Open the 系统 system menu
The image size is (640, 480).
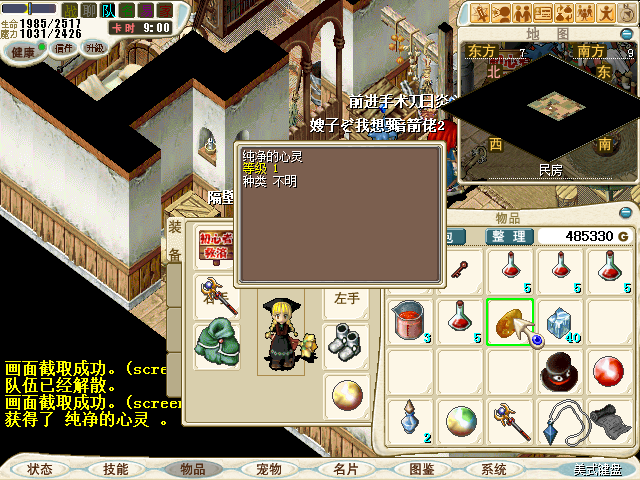pos(494,468)
